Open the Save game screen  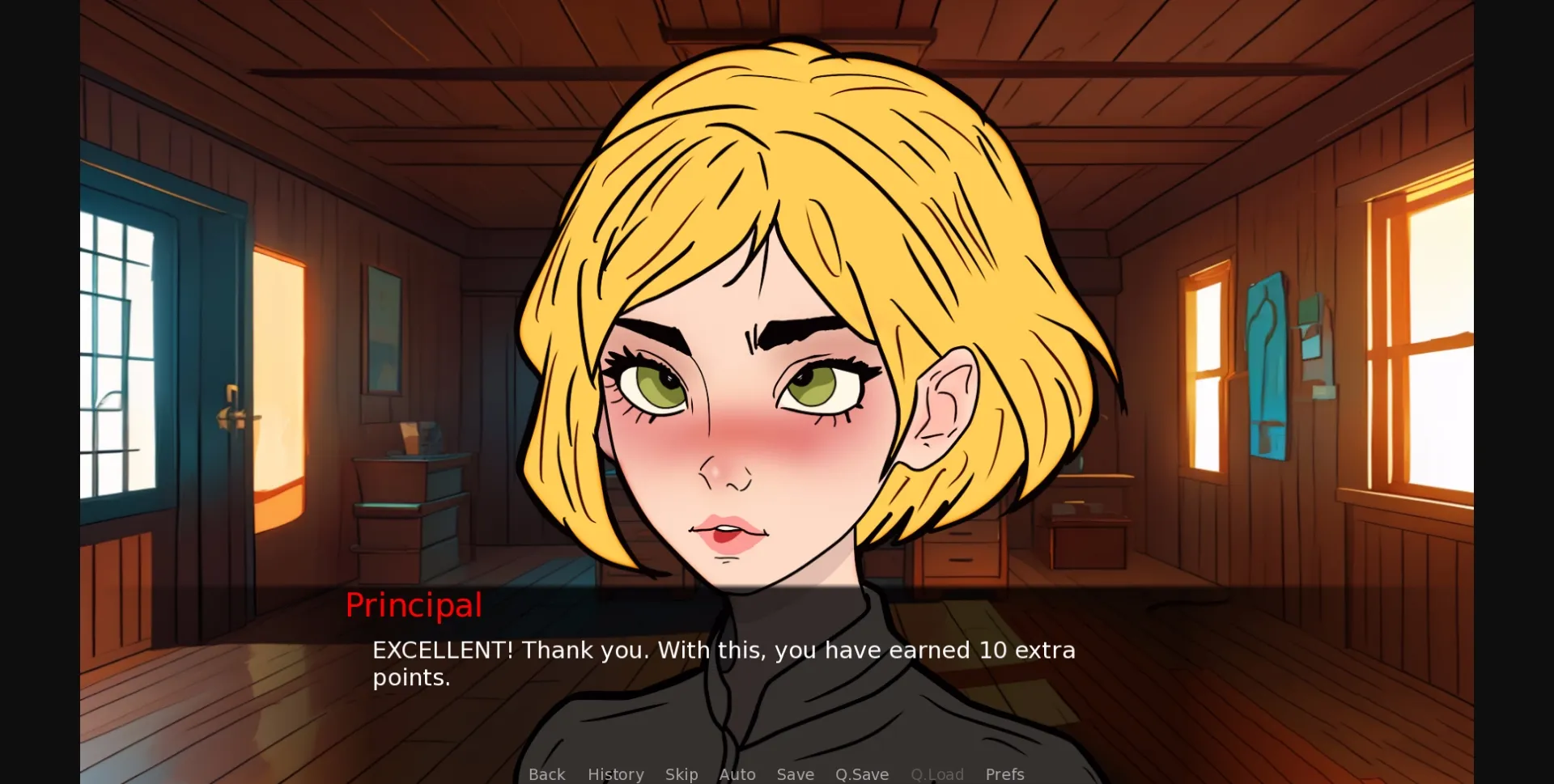(795, 774)
